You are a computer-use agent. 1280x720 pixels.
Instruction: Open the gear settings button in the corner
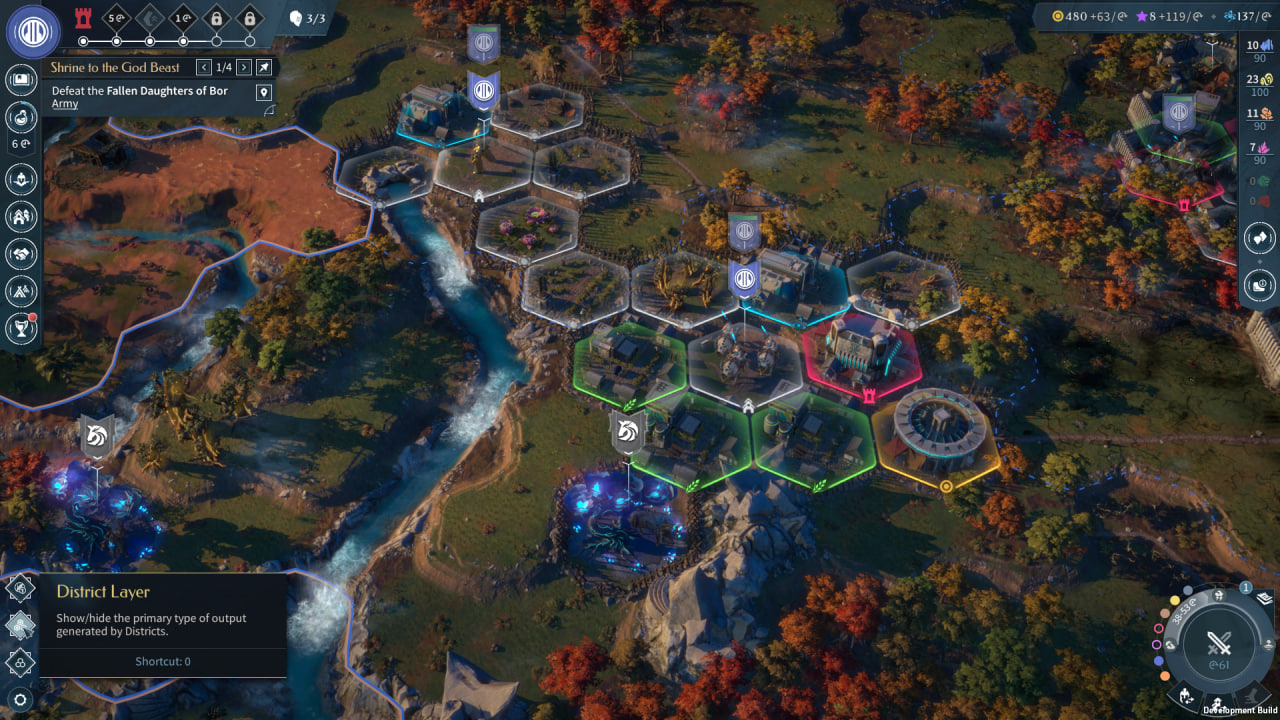[20, 700]
